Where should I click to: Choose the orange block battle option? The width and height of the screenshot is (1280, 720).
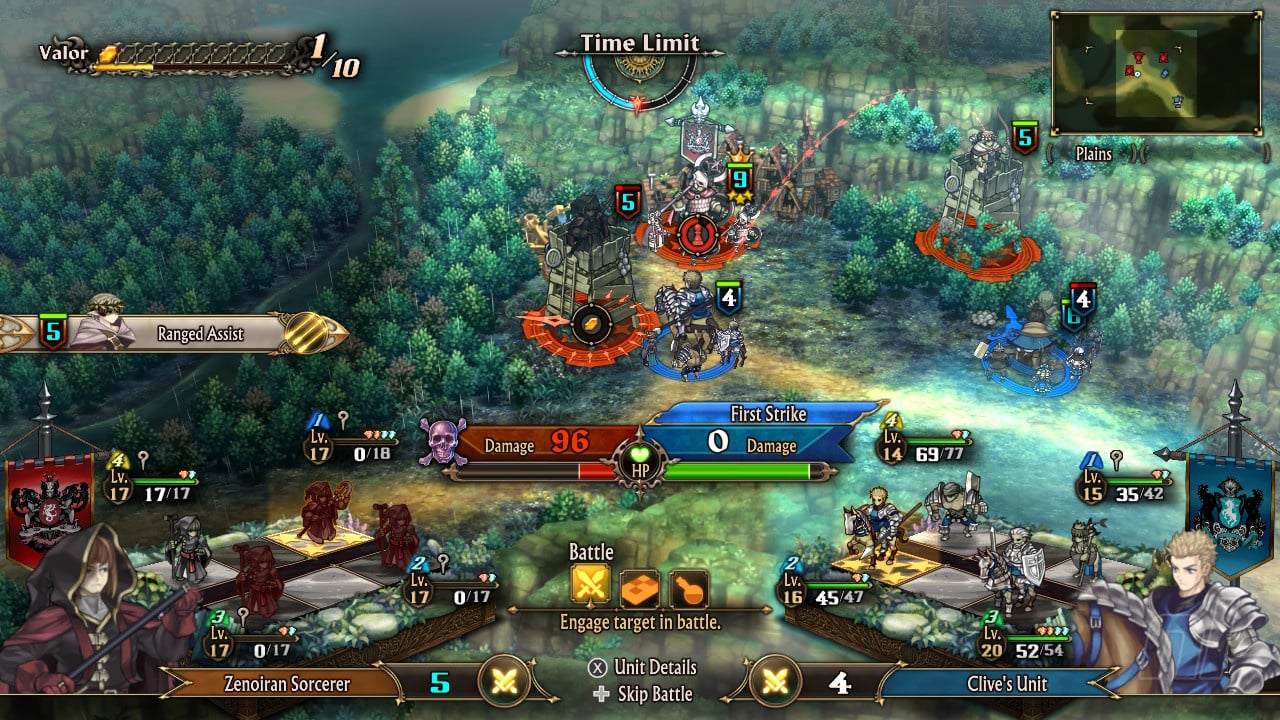coord(640,588)
